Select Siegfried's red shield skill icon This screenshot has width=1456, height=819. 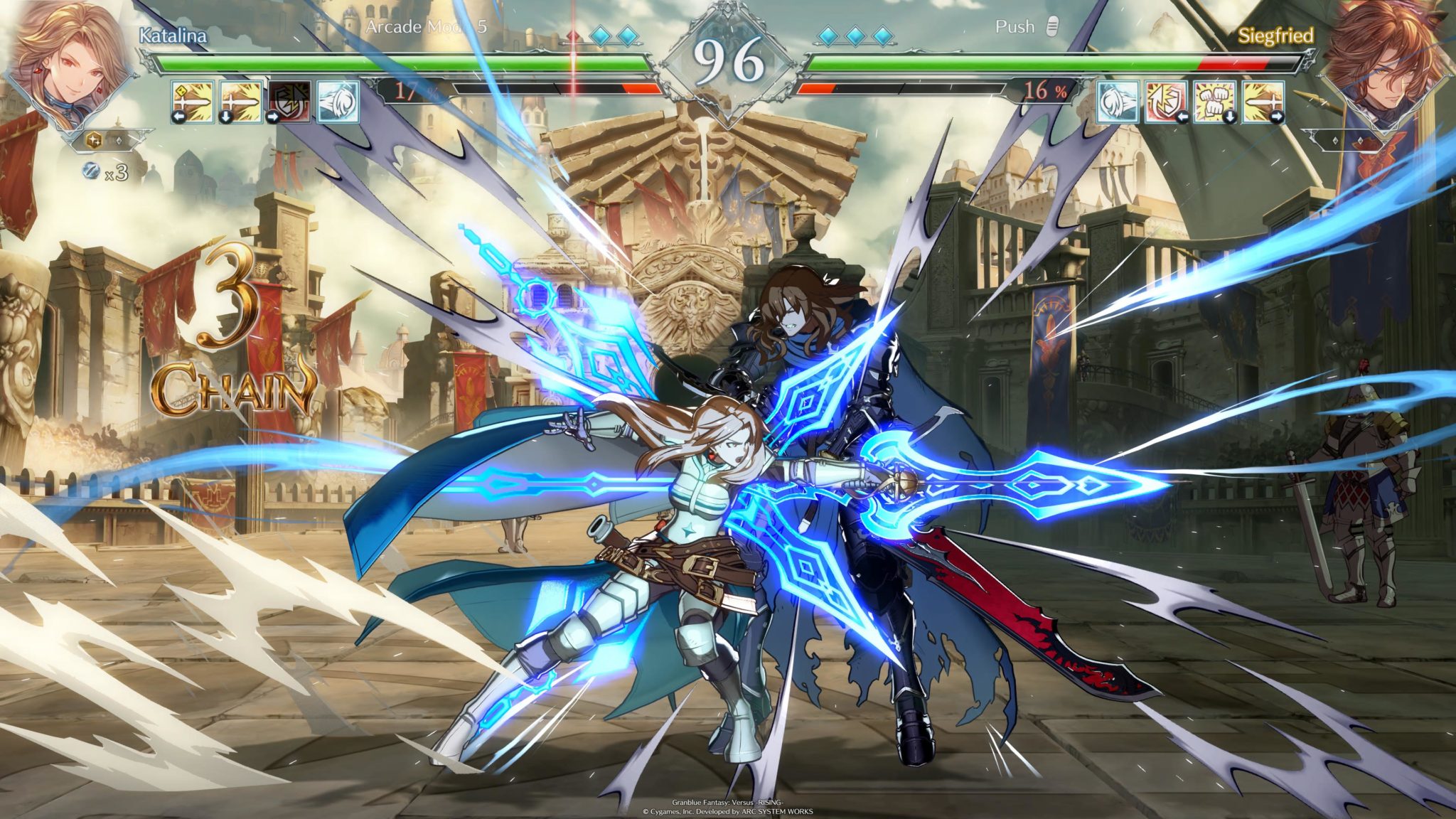pyautogui.click(x=1166, y=102)
